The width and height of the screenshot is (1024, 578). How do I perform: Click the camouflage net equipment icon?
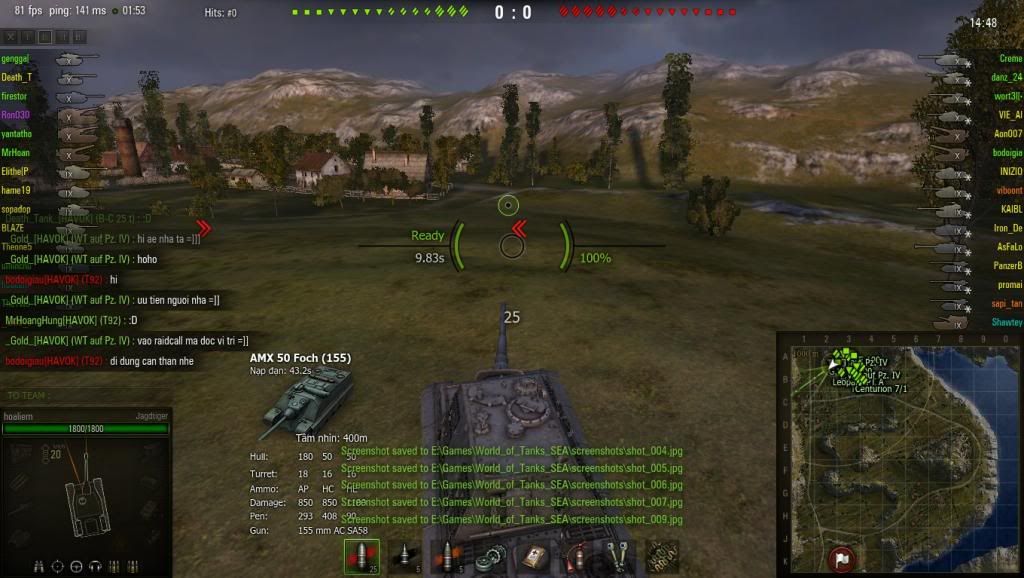point(660,556)
